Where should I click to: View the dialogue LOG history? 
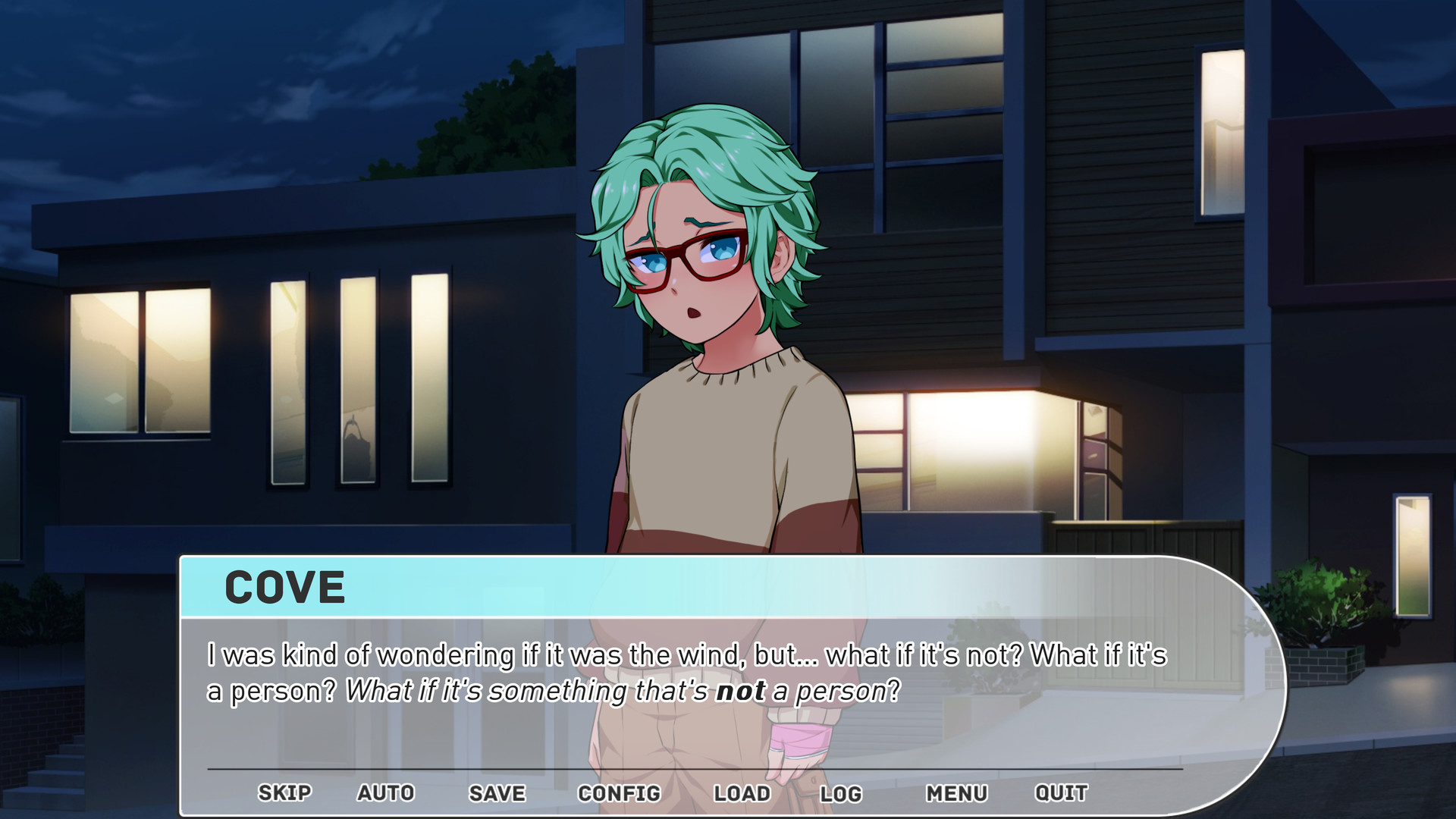coord(842,793)
